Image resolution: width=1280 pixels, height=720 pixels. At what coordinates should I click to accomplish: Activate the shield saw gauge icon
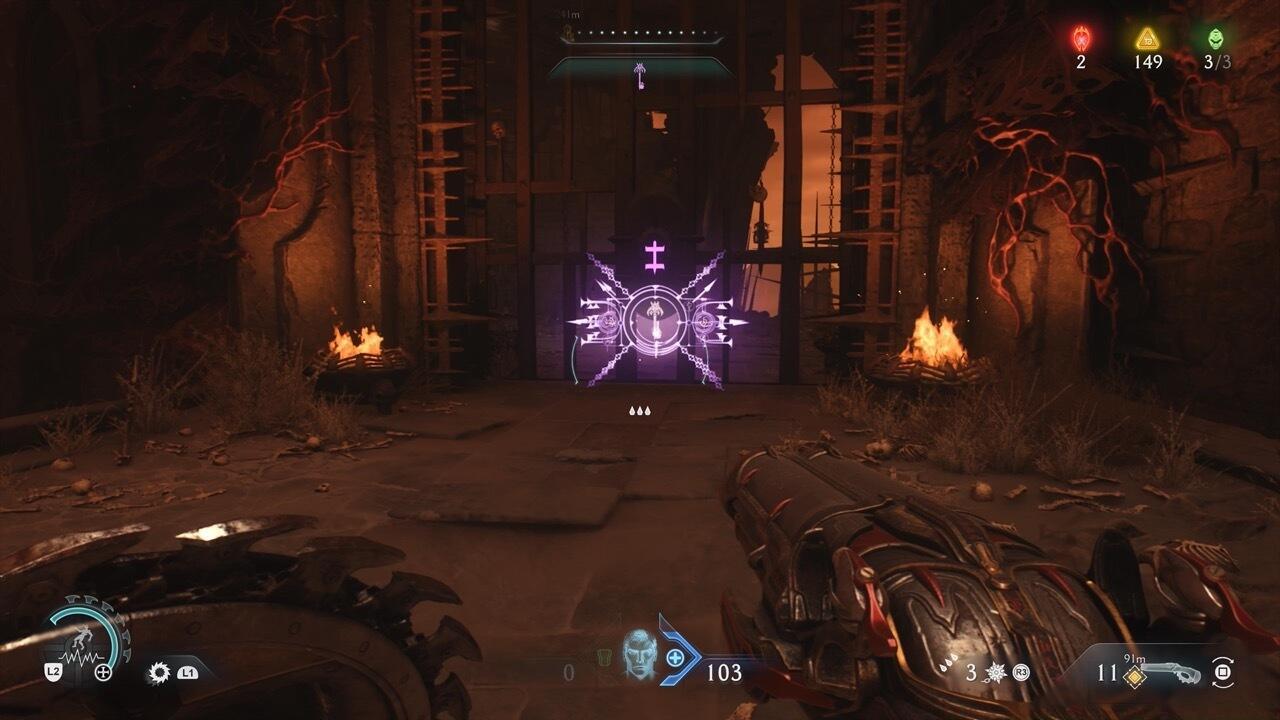click(x=86, y=637)
